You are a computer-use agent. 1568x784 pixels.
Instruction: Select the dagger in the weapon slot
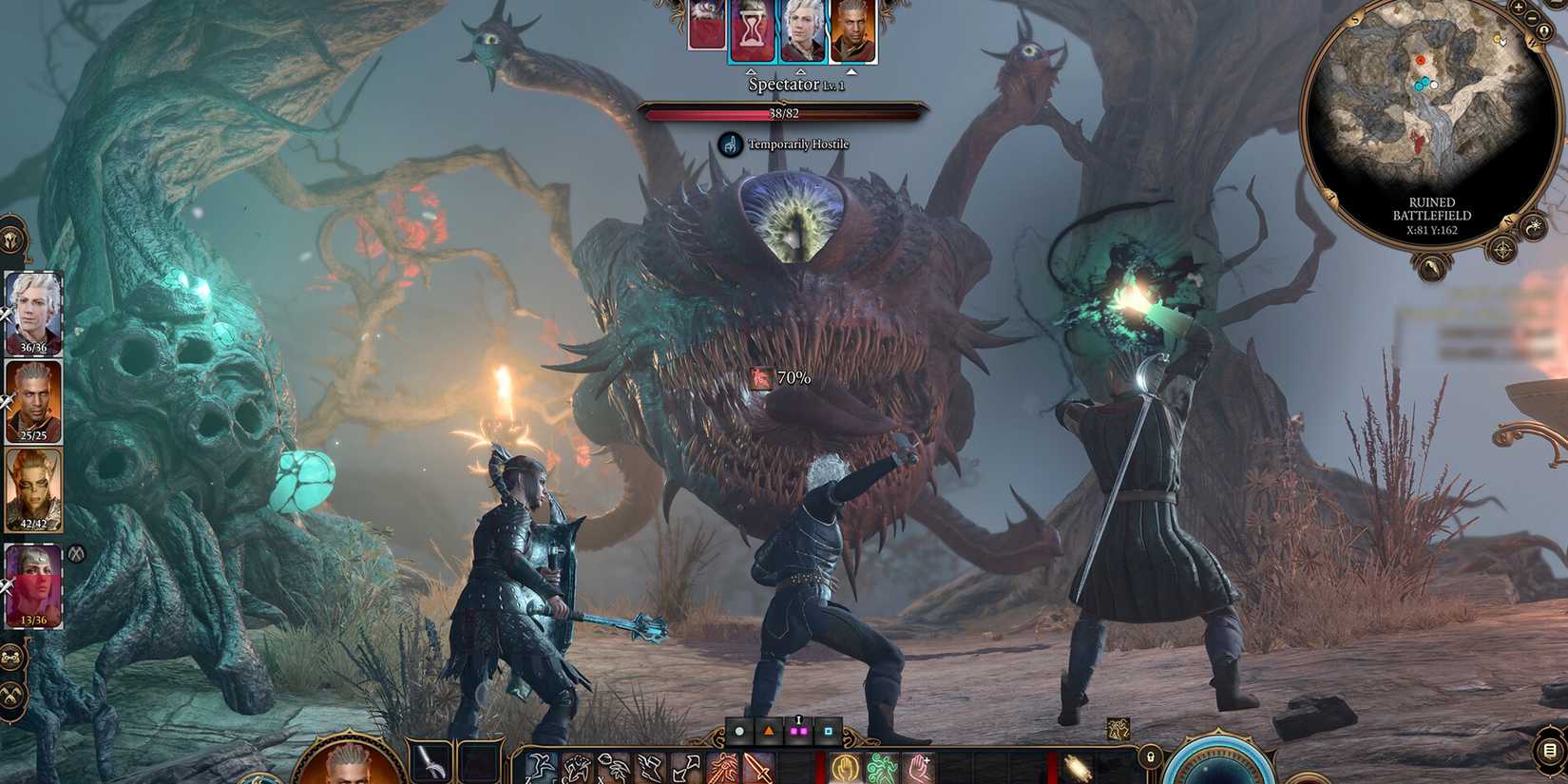(428, 760)
